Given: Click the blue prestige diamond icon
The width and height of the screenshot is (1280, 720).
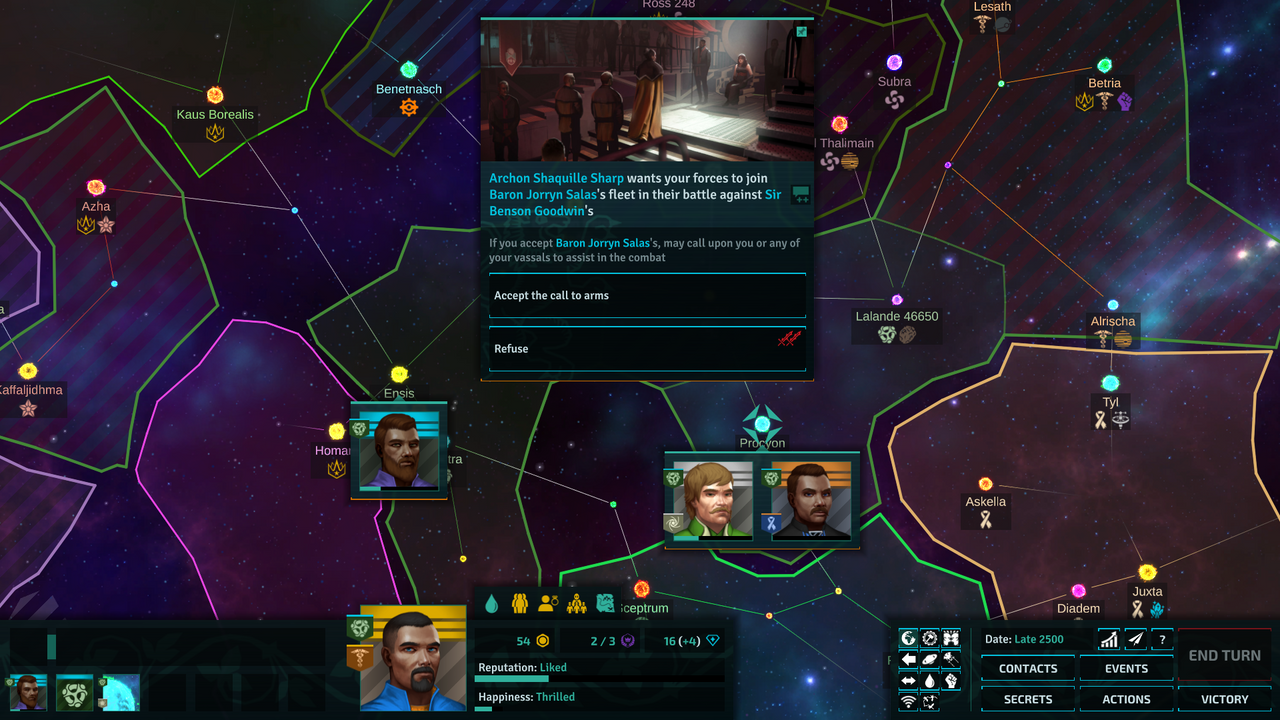Looking at the screenshot, I should click(x=712, y=641).
